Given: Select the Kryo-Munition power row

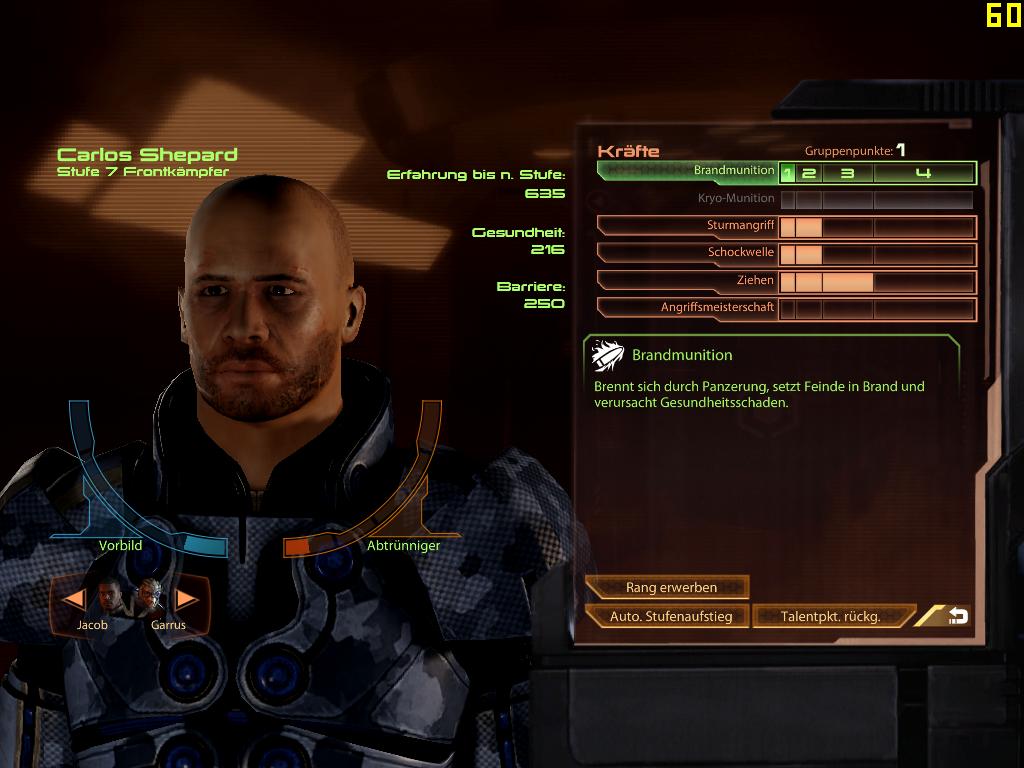Looking at the screenshot, I should pyautogui.click(x=690, y=199).
